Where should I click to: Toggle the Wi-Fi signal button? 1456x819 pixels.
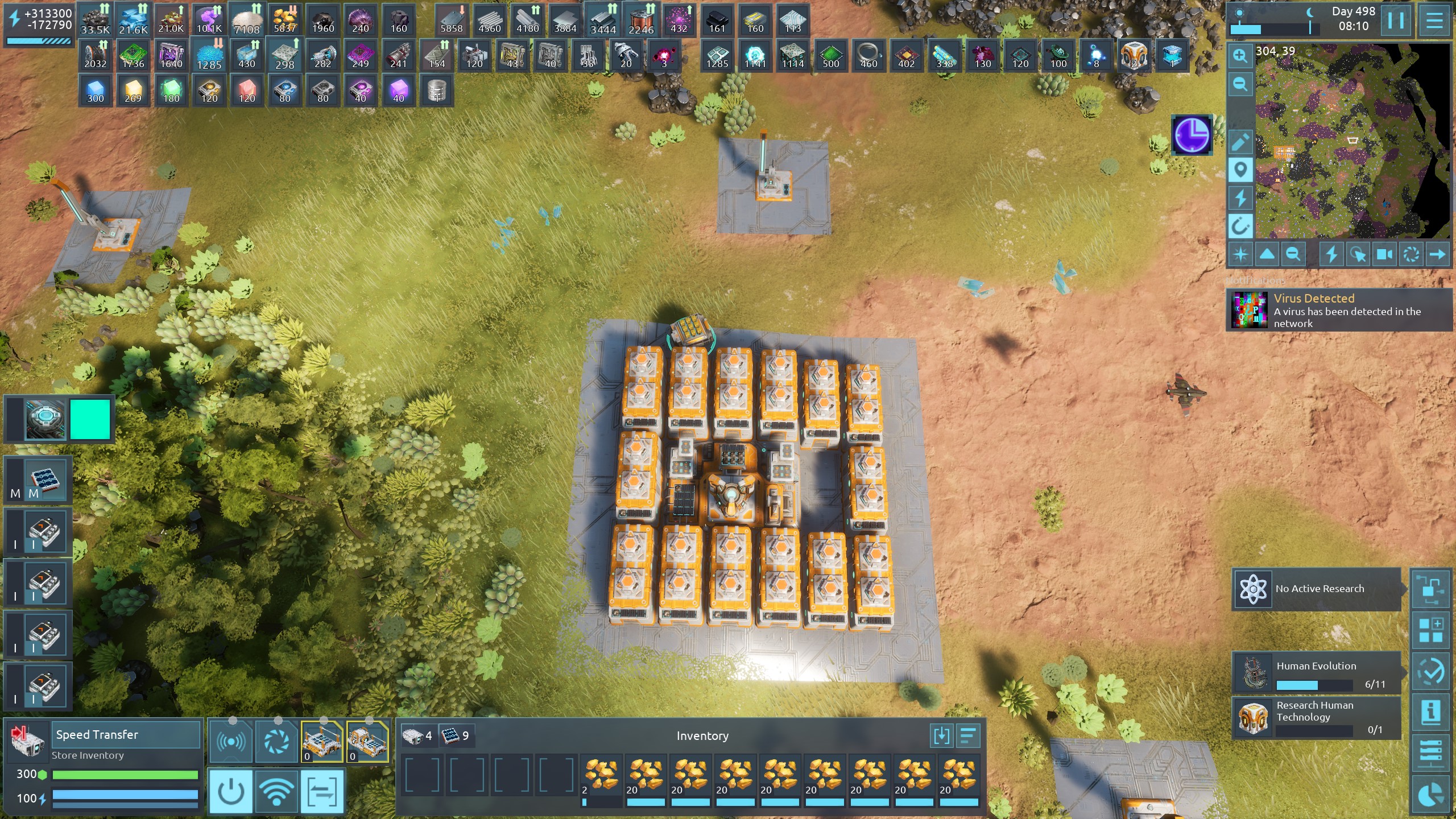276,791
